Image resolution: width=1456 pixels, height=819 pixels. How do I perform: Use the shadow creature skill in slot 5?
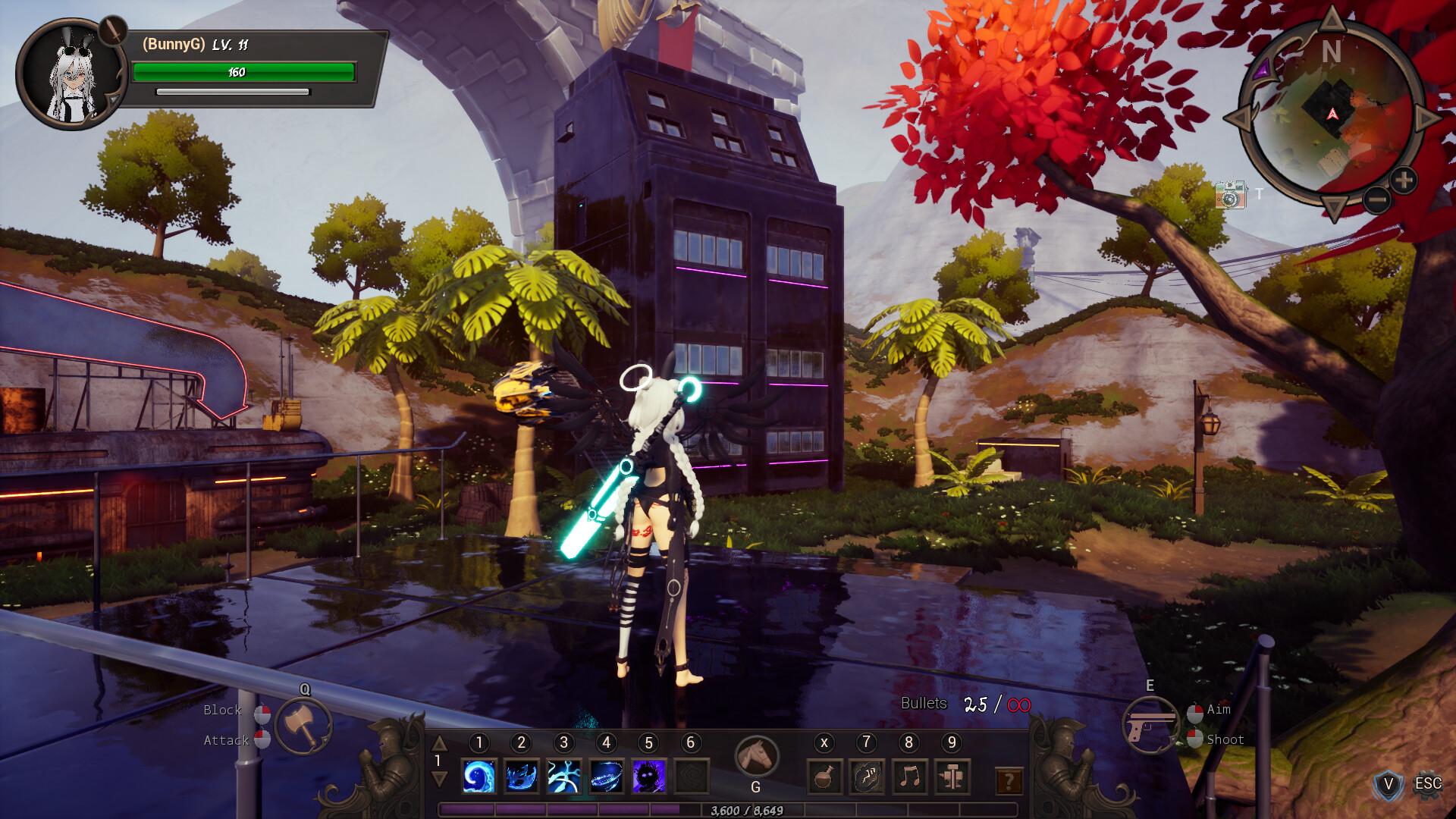[x=648, y=775]
